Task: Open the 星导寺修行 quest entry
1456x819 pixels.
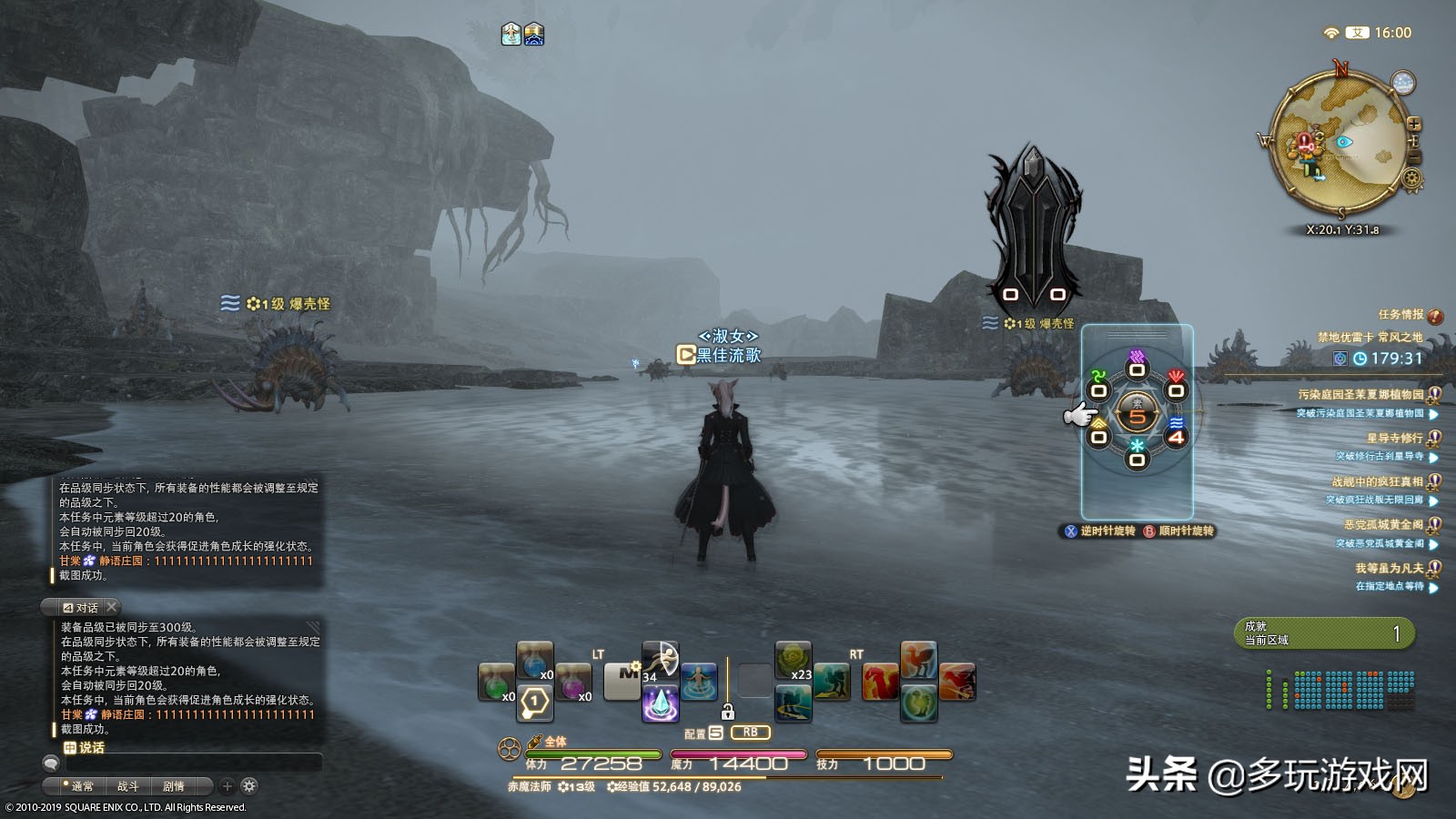Action: (1394, 438)
